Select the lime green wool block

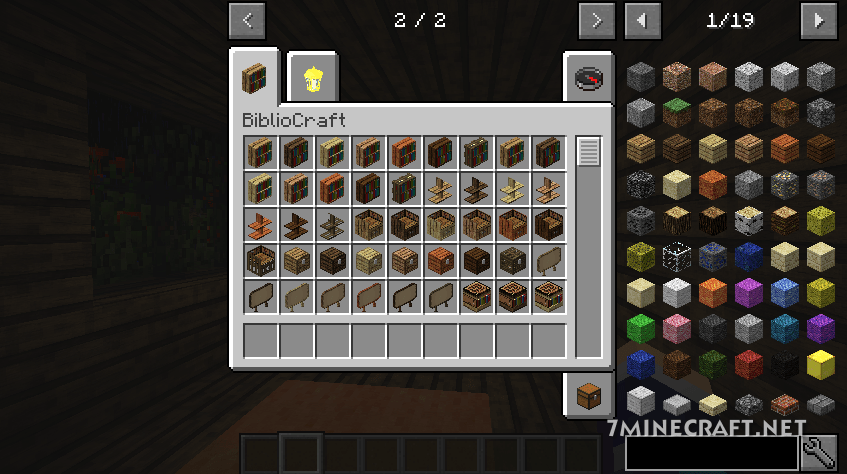(641, 328)
